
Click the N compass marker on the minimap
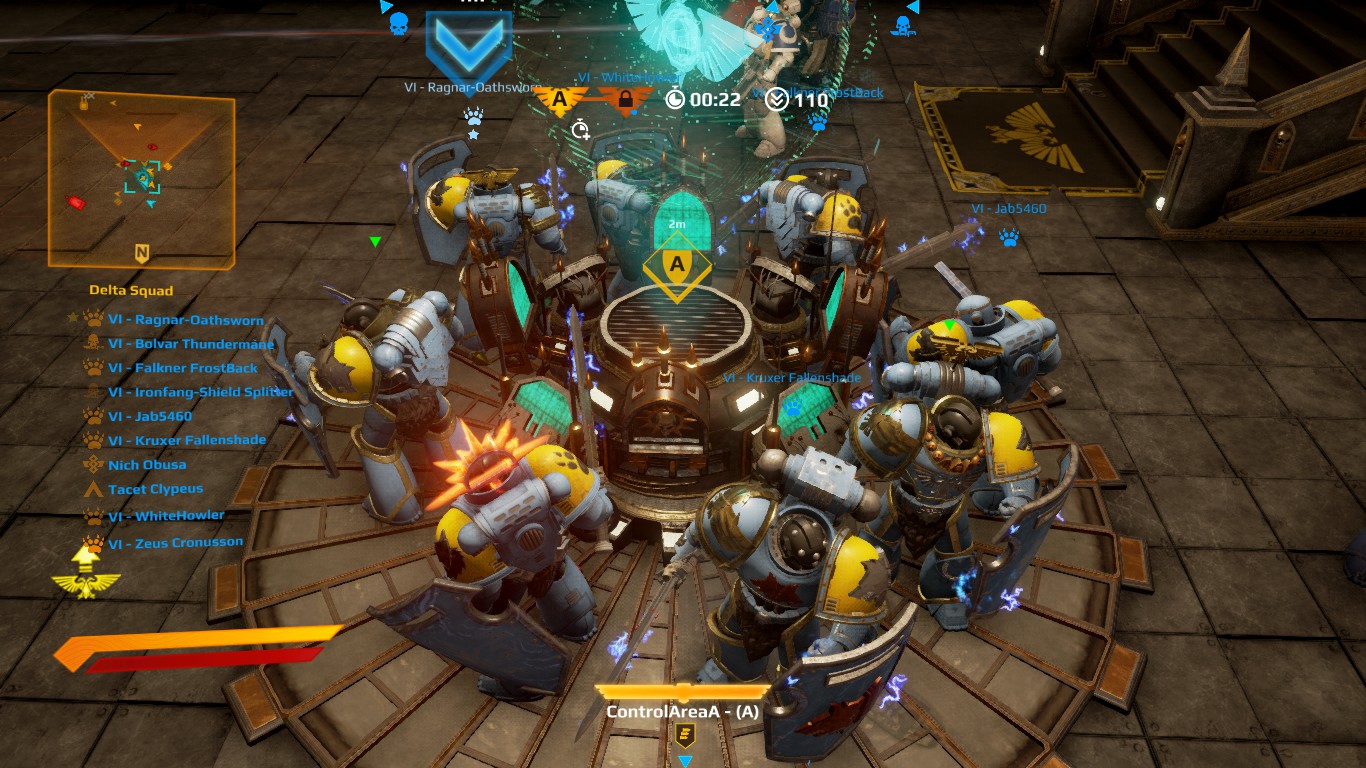click(x=142, y=254)
